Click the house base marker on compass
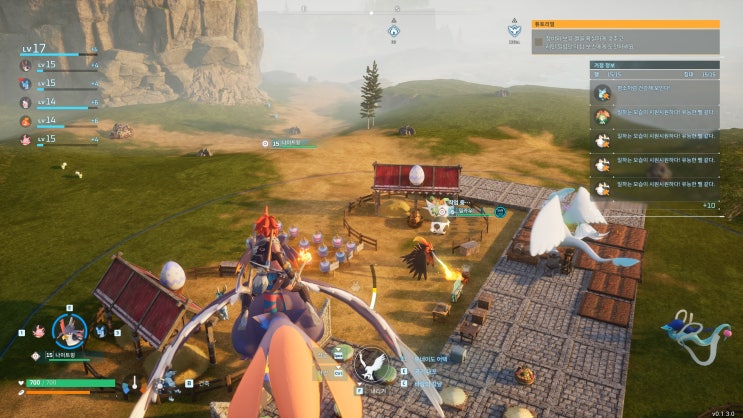 coord(394,31)
